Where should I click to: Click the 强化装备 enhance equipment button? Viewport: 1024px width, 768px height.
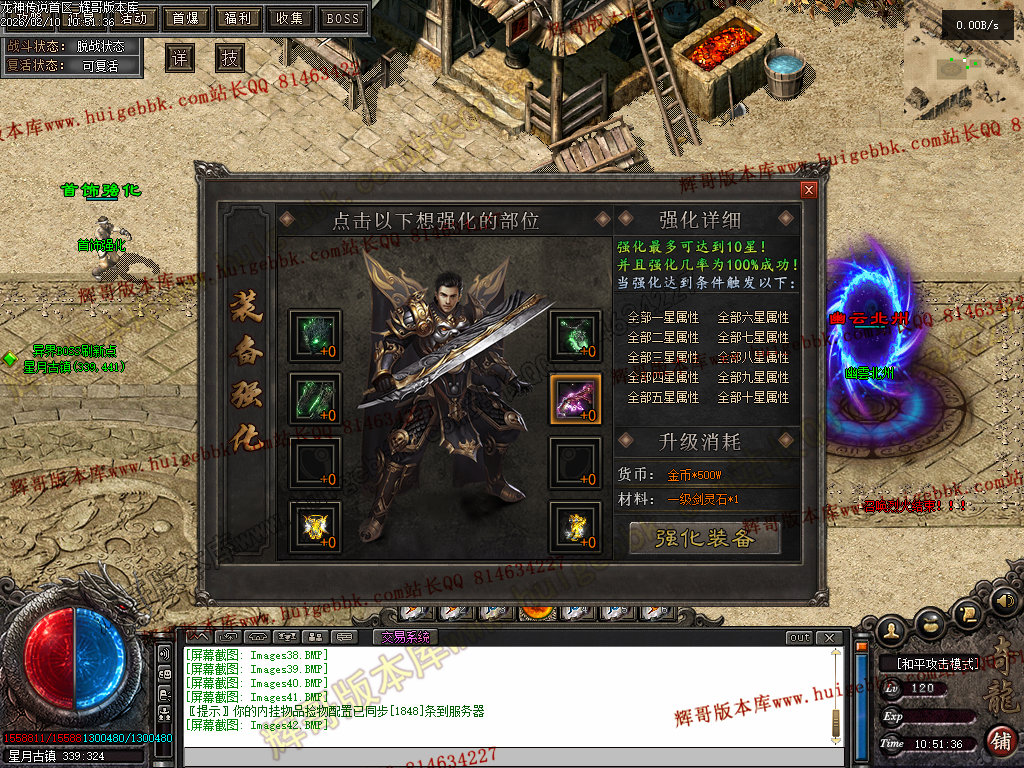click(x=704, y=538)
